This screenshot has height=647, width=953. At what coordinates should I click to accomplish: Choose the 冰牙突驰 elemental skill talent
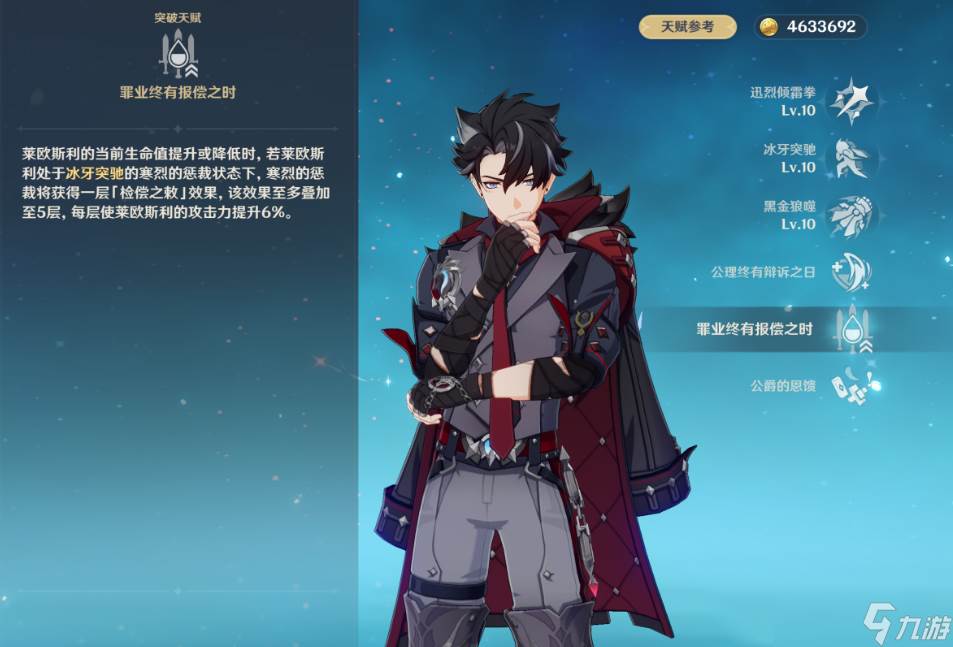pos(851,158)
